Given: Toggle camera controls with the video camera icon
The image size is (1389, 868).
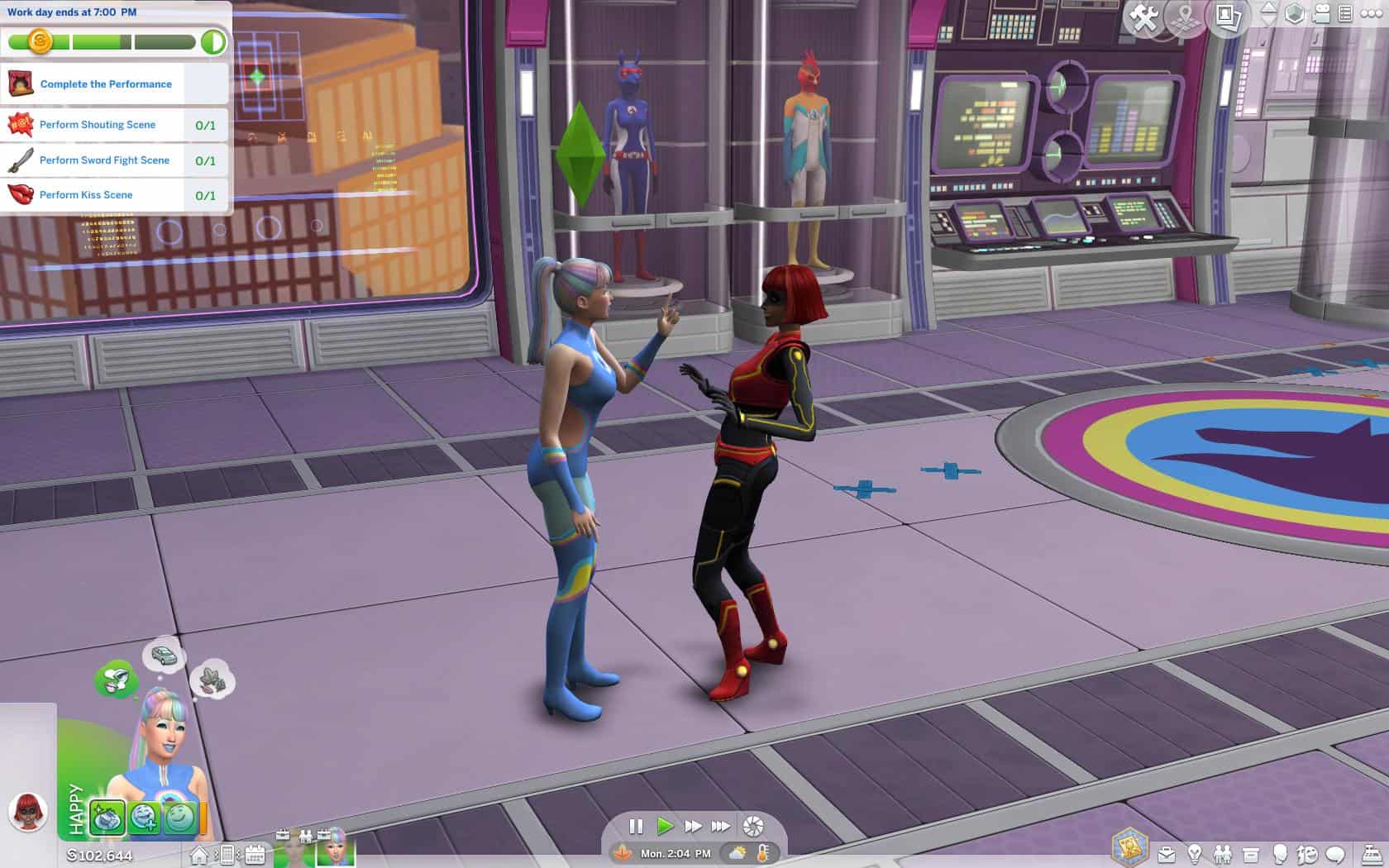Looking at the screenshot, I should coord(1321,14).
